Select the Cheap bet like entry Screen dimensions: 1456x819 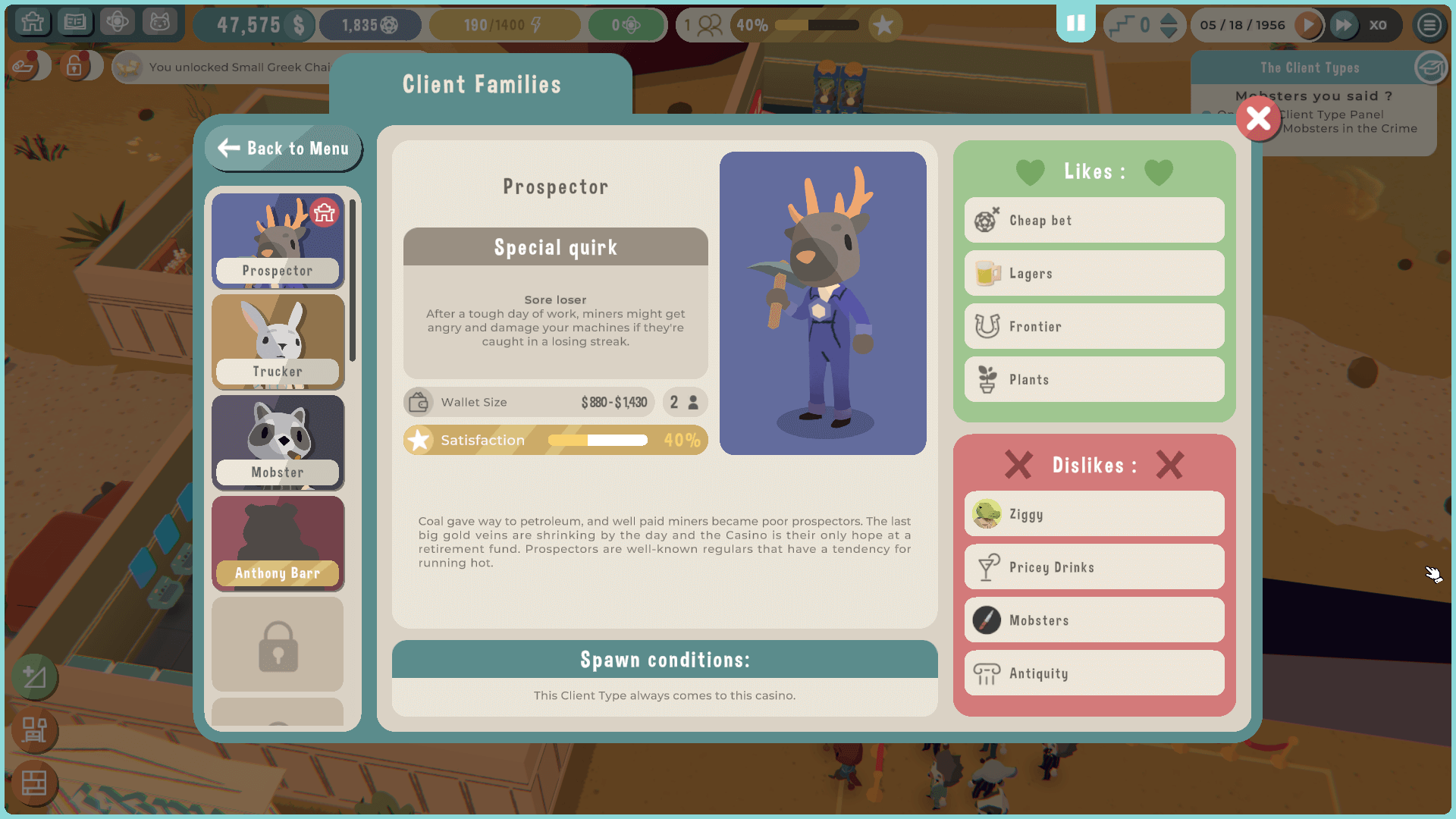point(1094,221)
